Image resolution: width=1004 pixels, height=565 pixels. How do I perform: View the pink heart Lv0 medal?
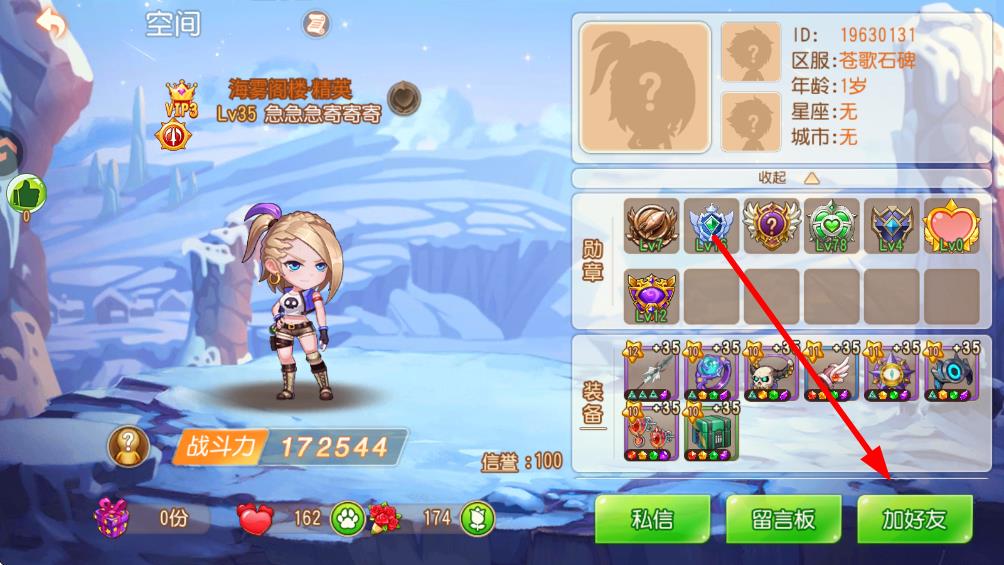point(951,225)
